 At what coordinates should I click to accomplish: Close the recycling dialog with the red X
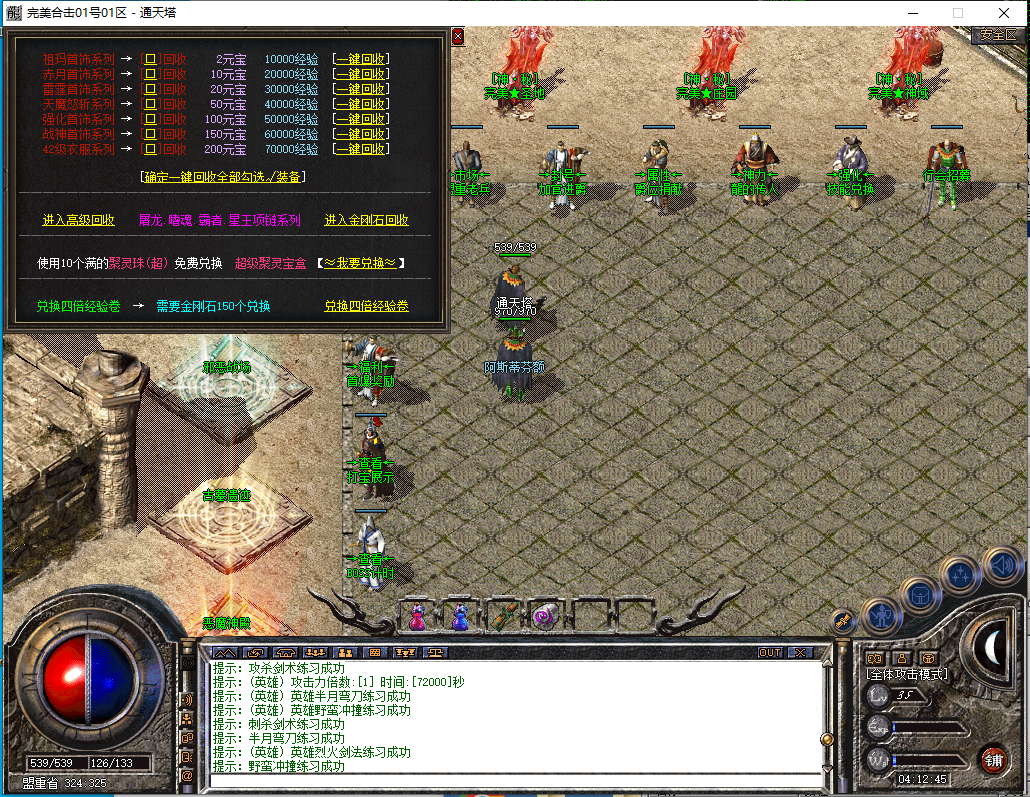click(458, 36)
